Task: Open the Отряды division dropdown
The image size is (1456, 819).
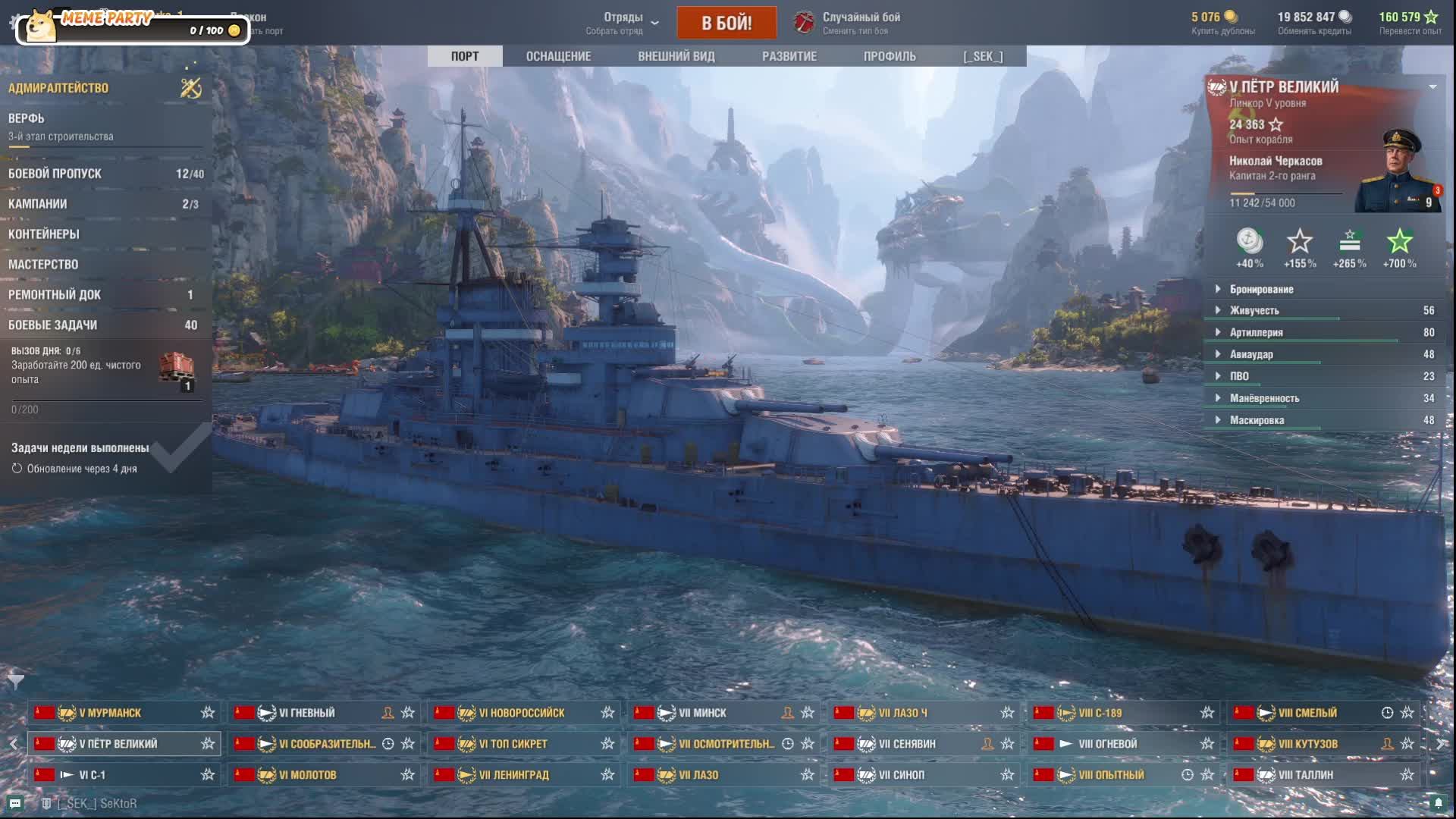Action: pos(623,23)
